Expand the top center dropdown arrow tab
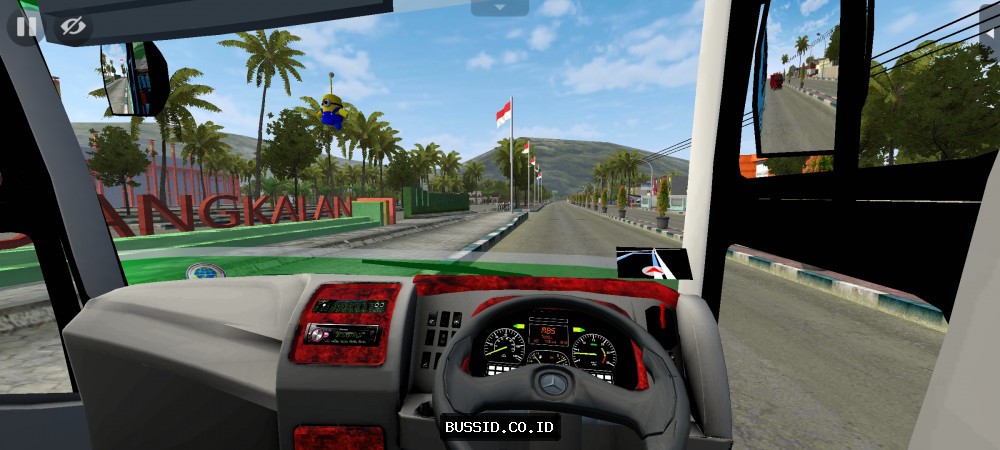1000x450 pixels. point(499,7)
